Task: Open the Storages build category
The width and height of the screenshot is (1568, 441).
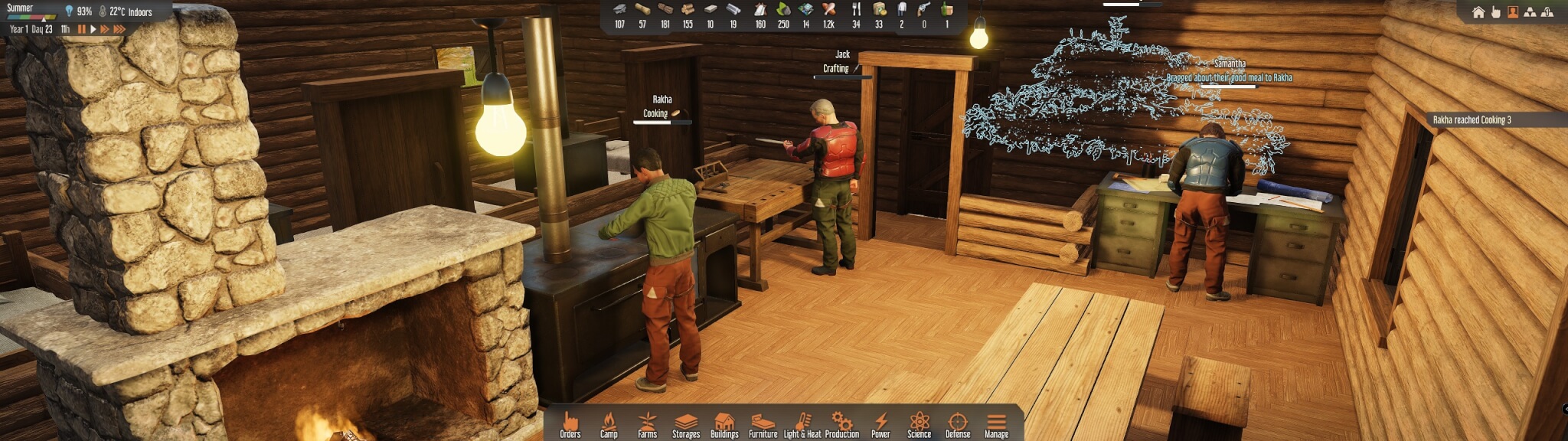Action: [x=686, y=423]
